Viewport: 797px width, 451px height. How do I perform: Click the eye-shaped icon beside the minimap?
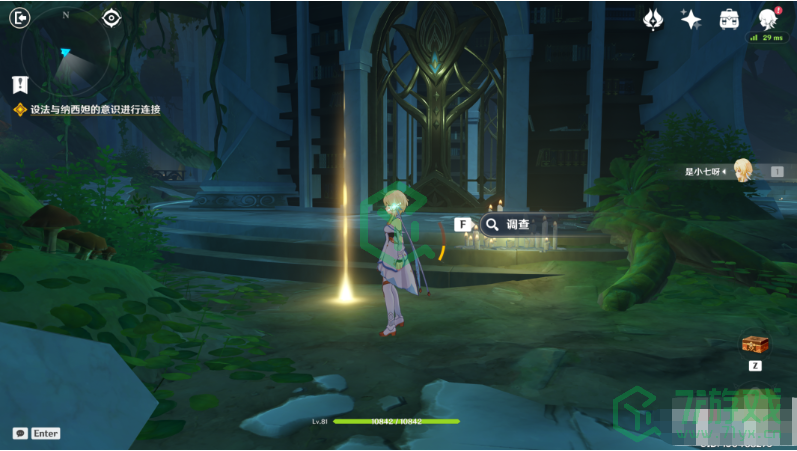(x=111, y=17)
